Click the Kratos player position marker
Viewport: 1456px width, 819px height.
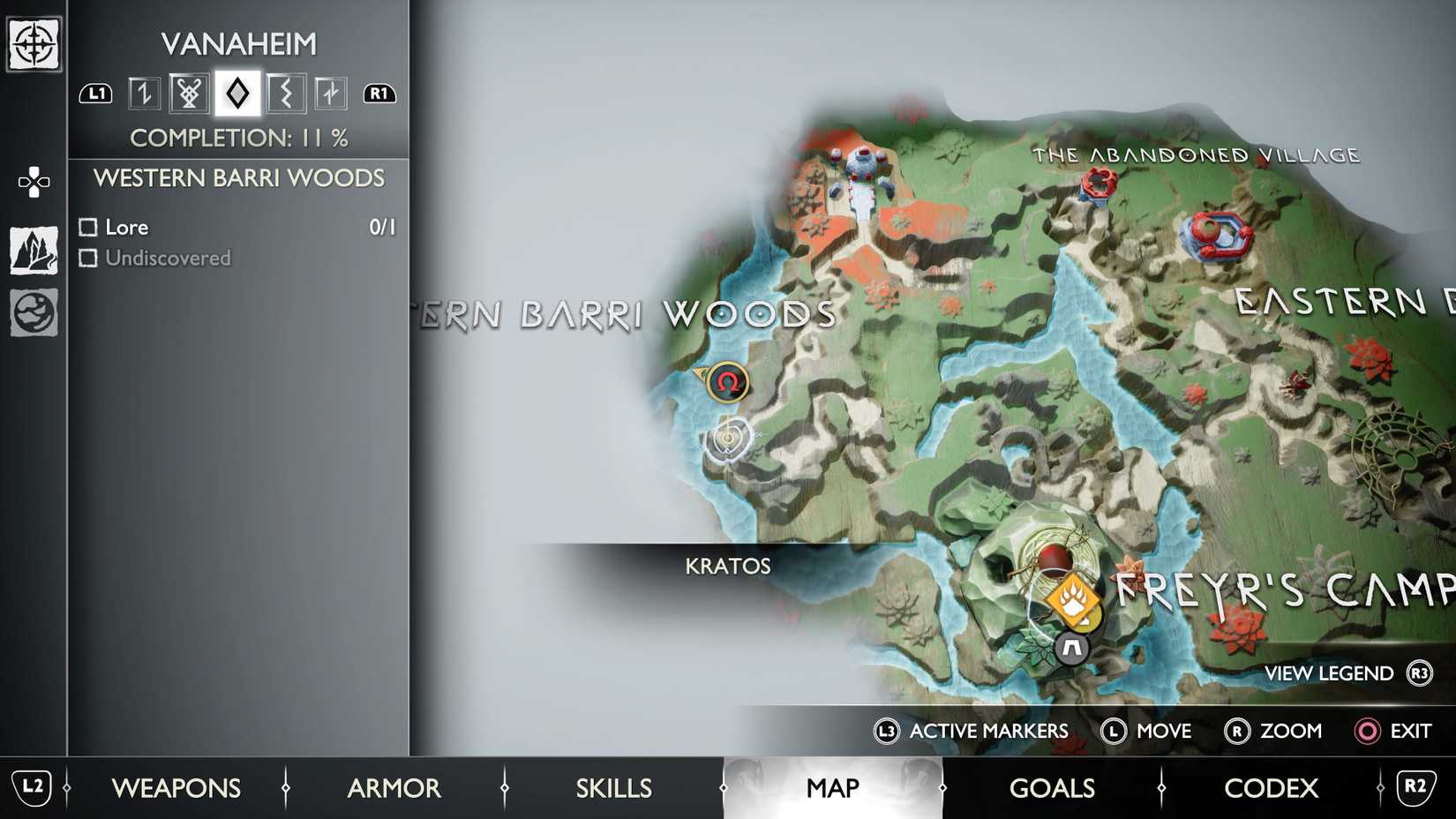point(726,438)
